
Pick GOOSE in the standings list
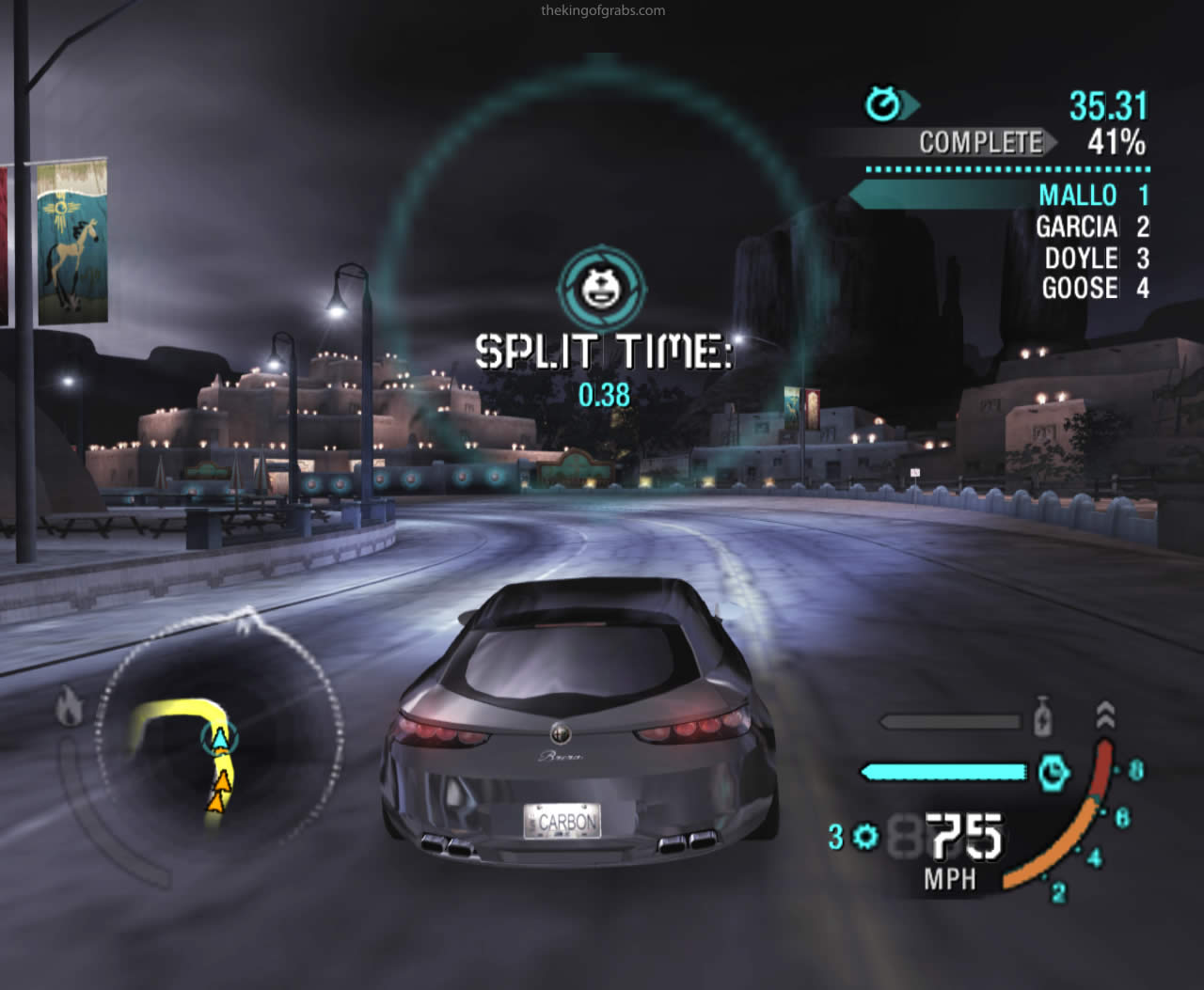click(x=1080, y=288)
